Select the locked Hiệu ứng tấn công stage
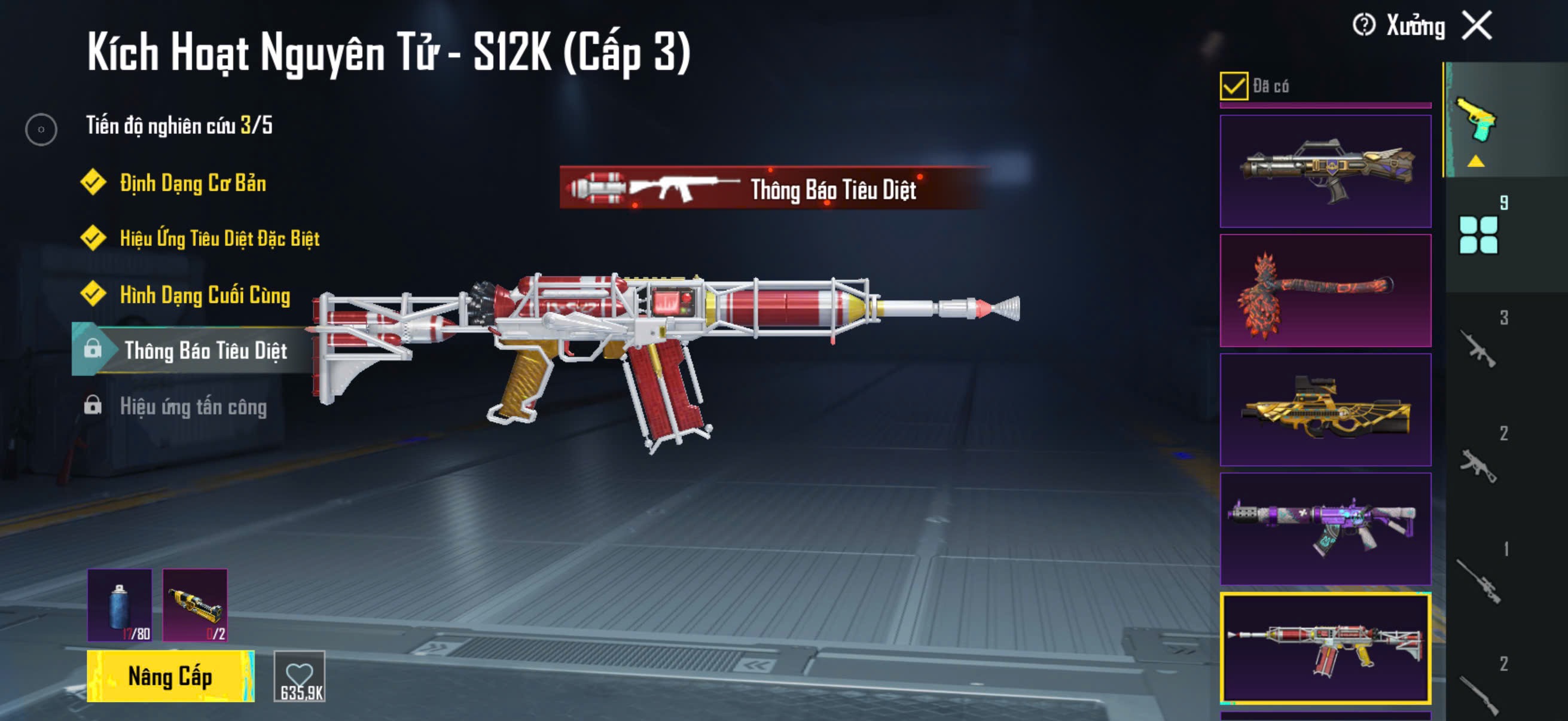 [x=193, y=407]
